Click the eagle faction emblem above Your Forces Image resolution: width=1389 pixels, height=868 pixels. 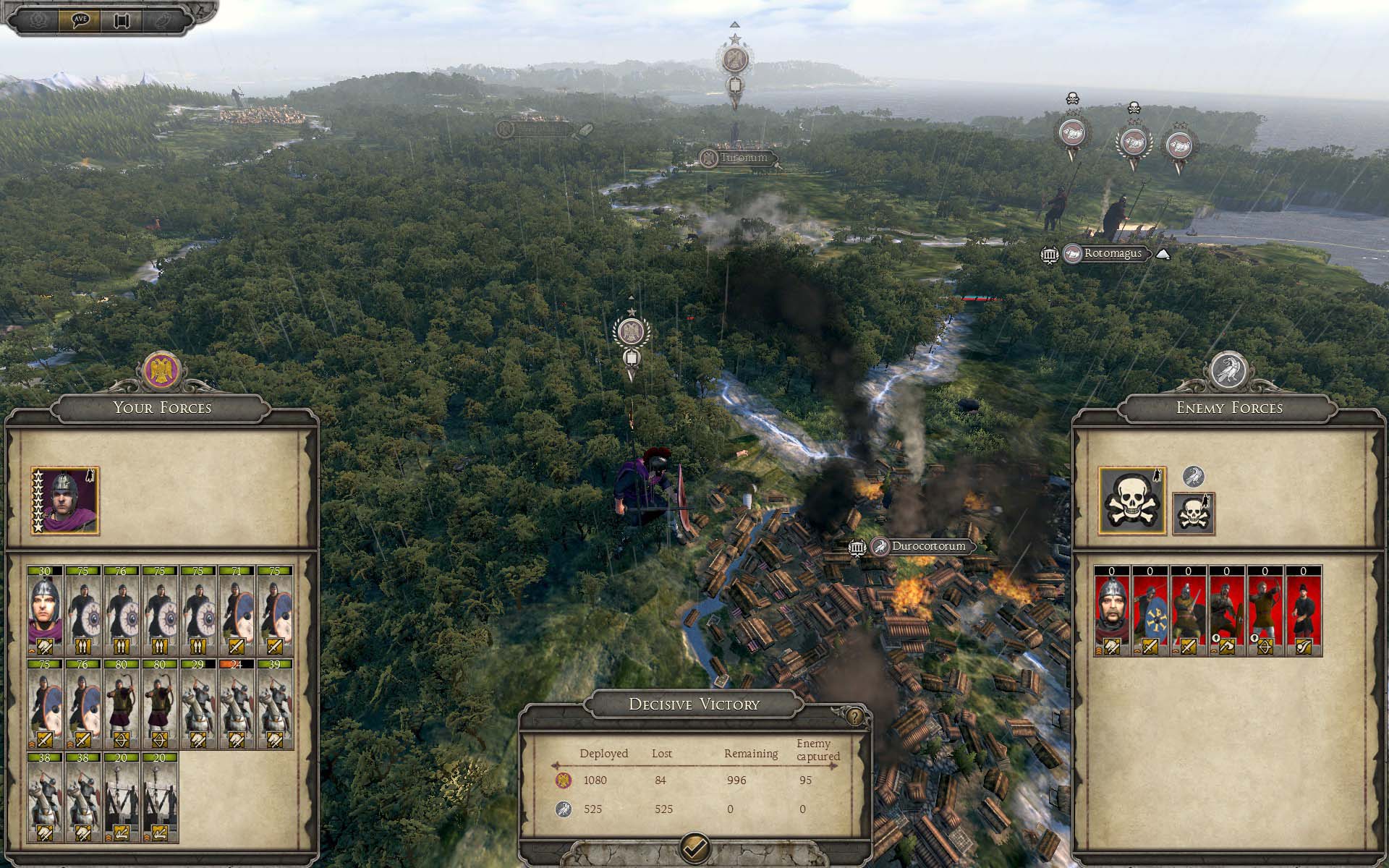[x=162, y=370]
